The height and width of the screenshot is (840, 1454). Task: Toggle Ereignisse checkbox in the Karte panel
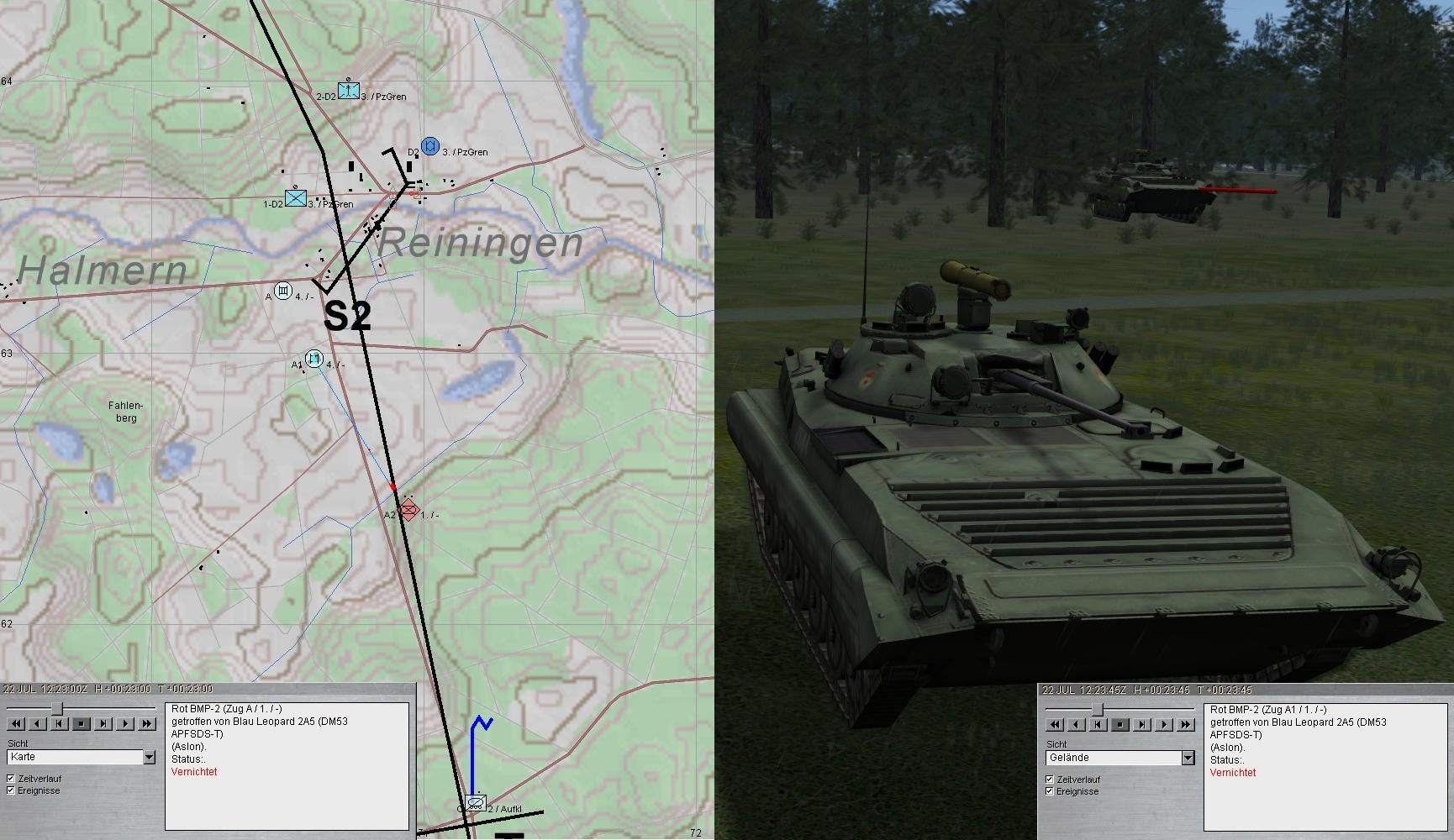(x=11, y=790)
